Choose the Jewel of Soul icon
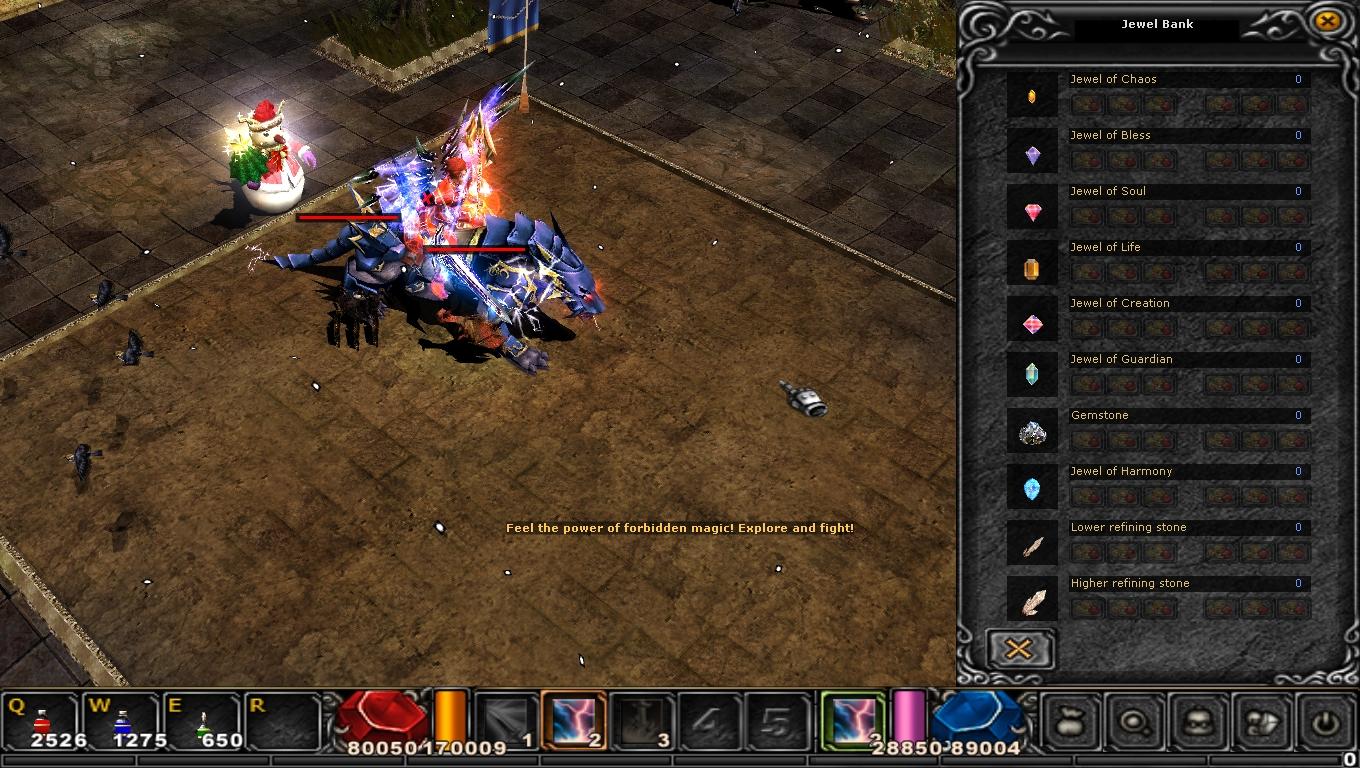This screenshot has height=768, width=1360. click(x=1032, y=211)
